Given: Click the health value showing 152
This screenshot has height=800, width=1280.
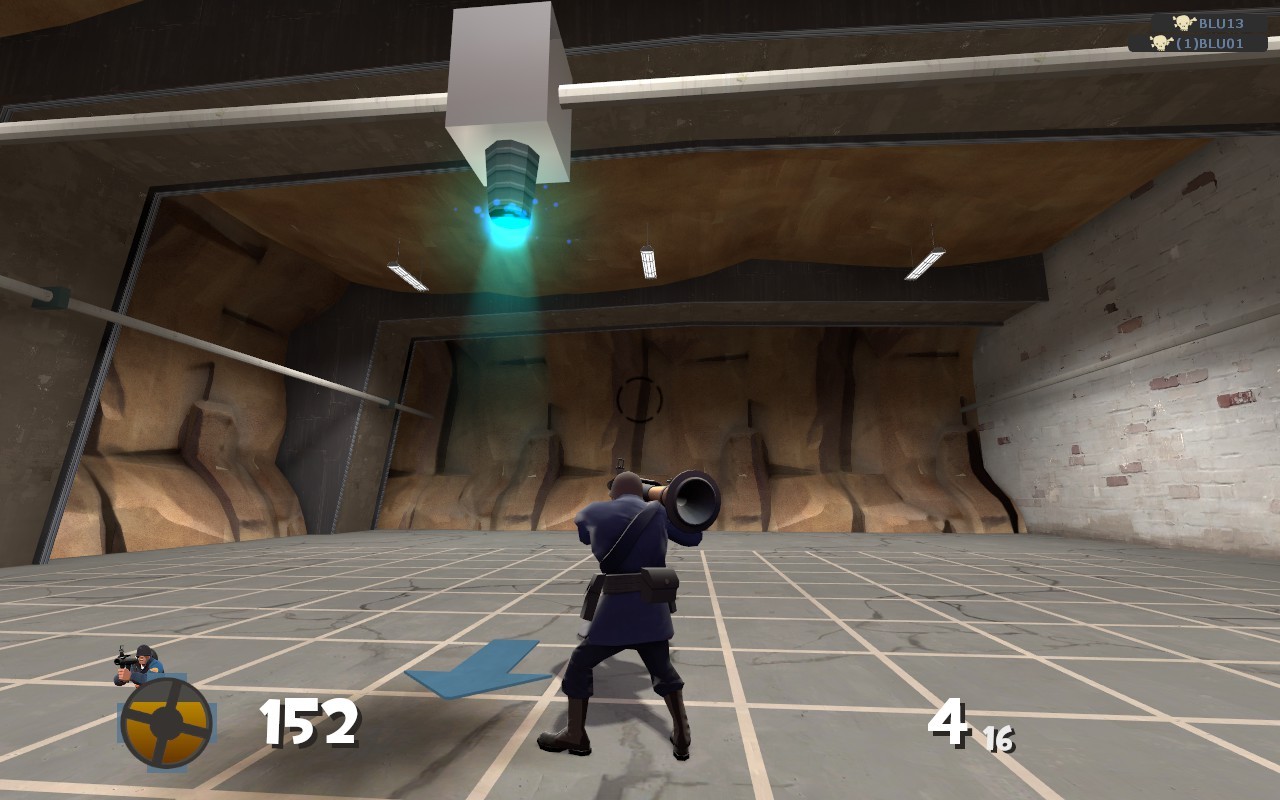Looking at the screenshot, I should click(x=305, y=722).
